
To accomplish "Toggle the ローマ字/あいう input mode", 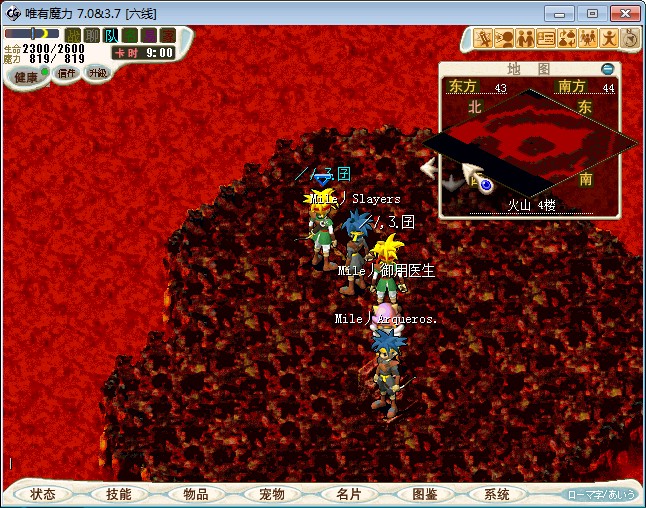I will point(601,494).
